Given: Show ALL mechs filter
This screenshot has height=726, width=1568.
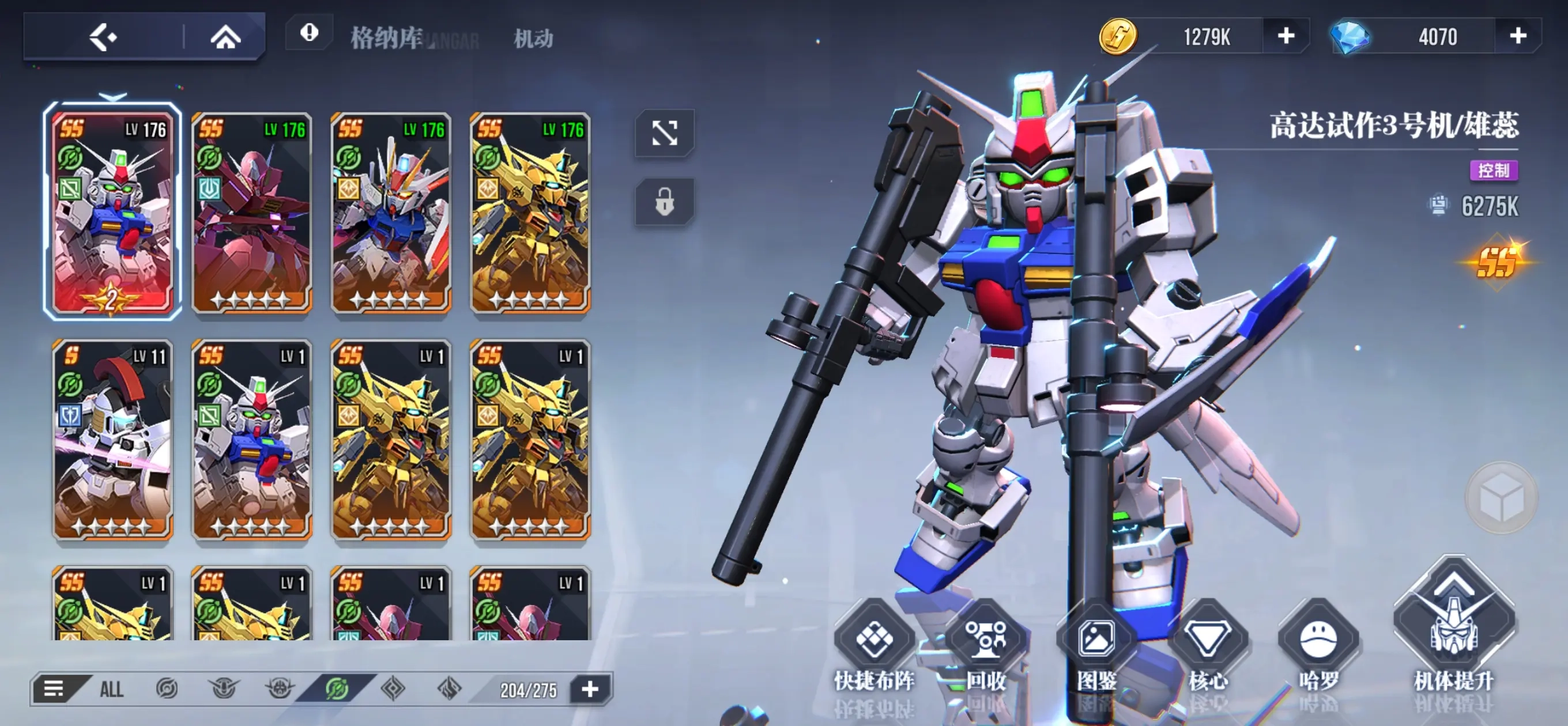Looking at the screenshot, I should point(111,690).
